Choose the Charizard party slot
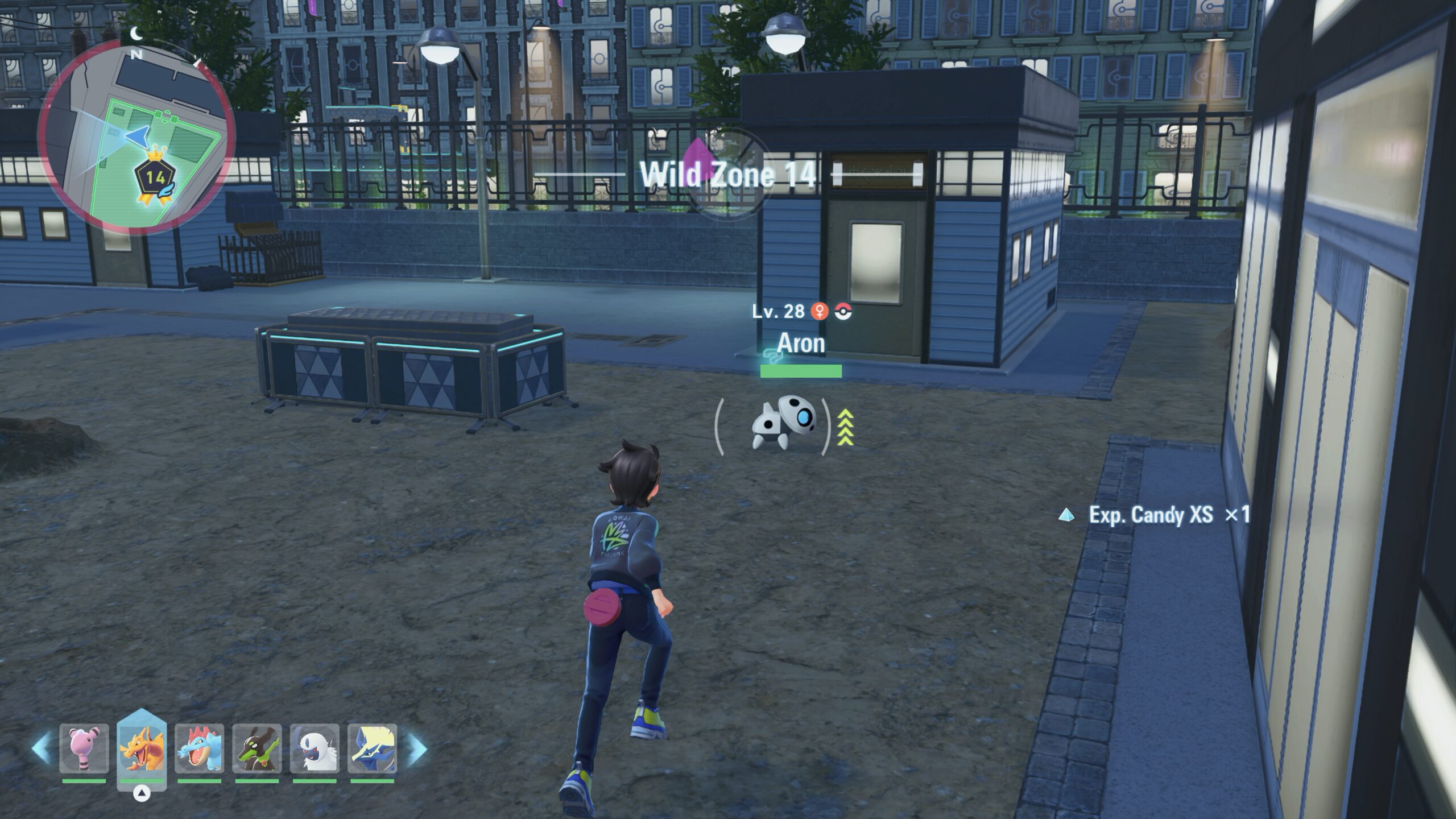Screen dimensions: 1456x819 click(x=142, y=748)
